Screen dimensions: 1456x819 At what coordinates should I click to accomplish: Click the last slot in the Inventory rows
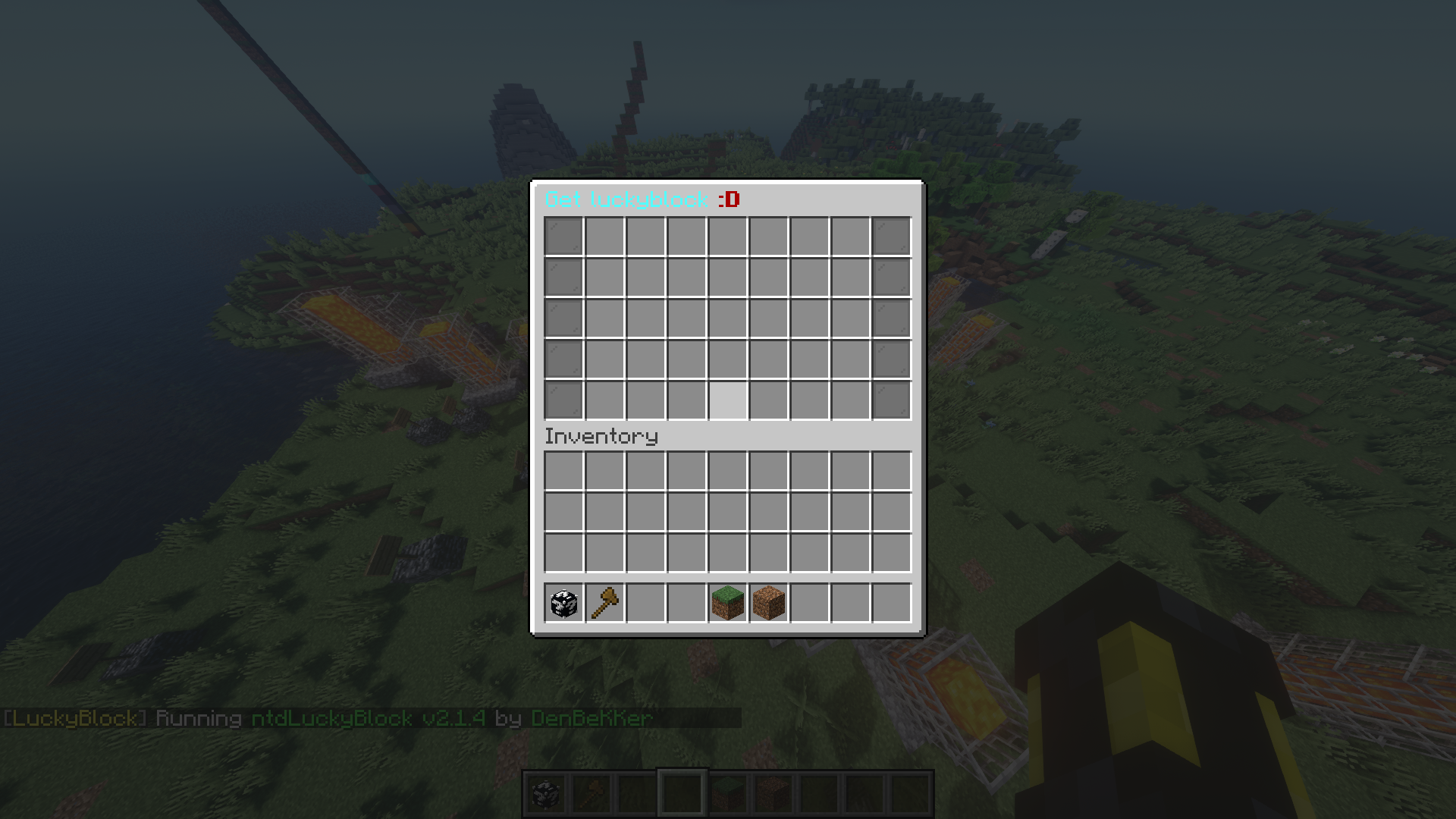coord(891,553)
